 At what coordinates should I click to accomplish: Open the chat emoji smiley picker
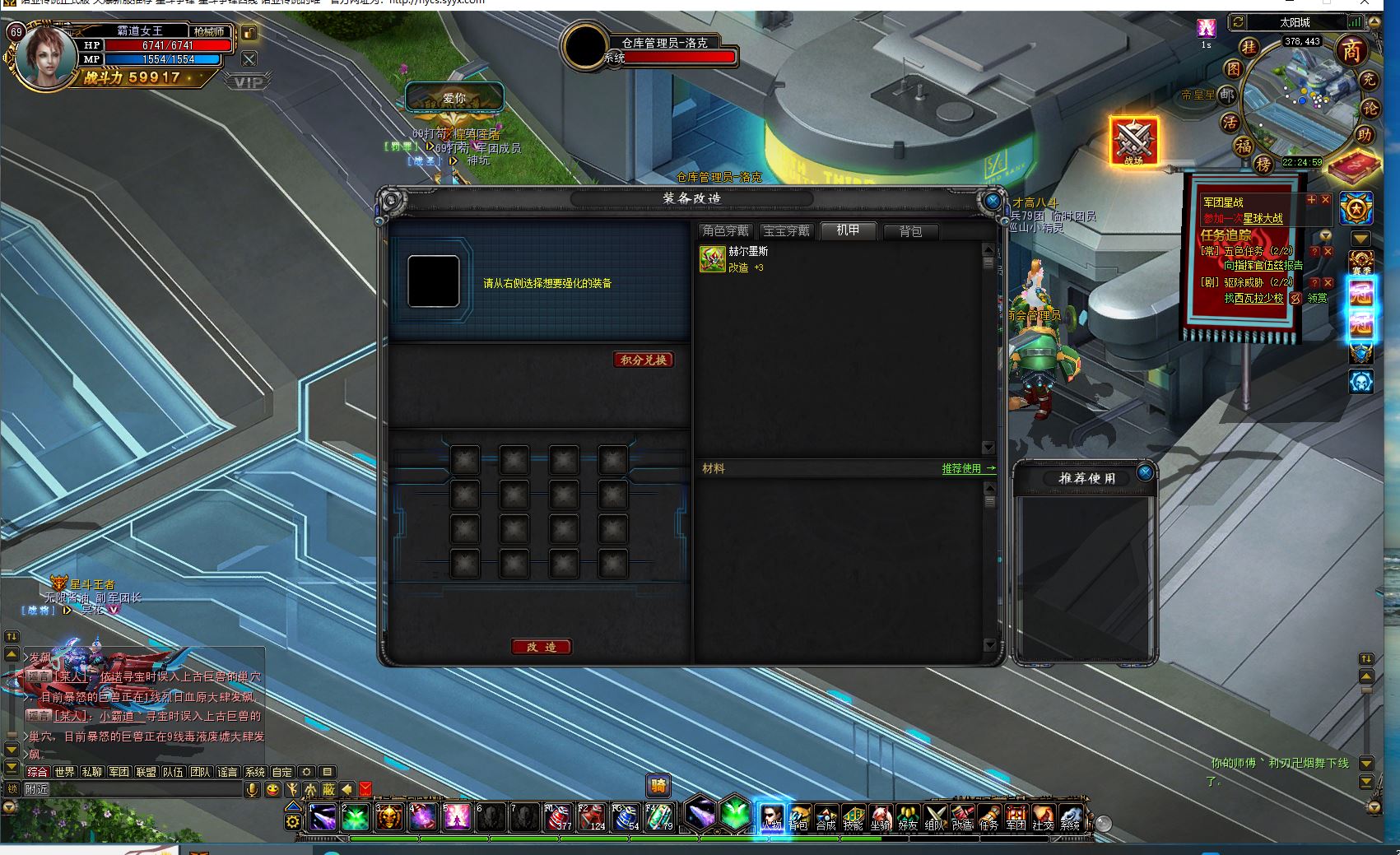point(272,790)
